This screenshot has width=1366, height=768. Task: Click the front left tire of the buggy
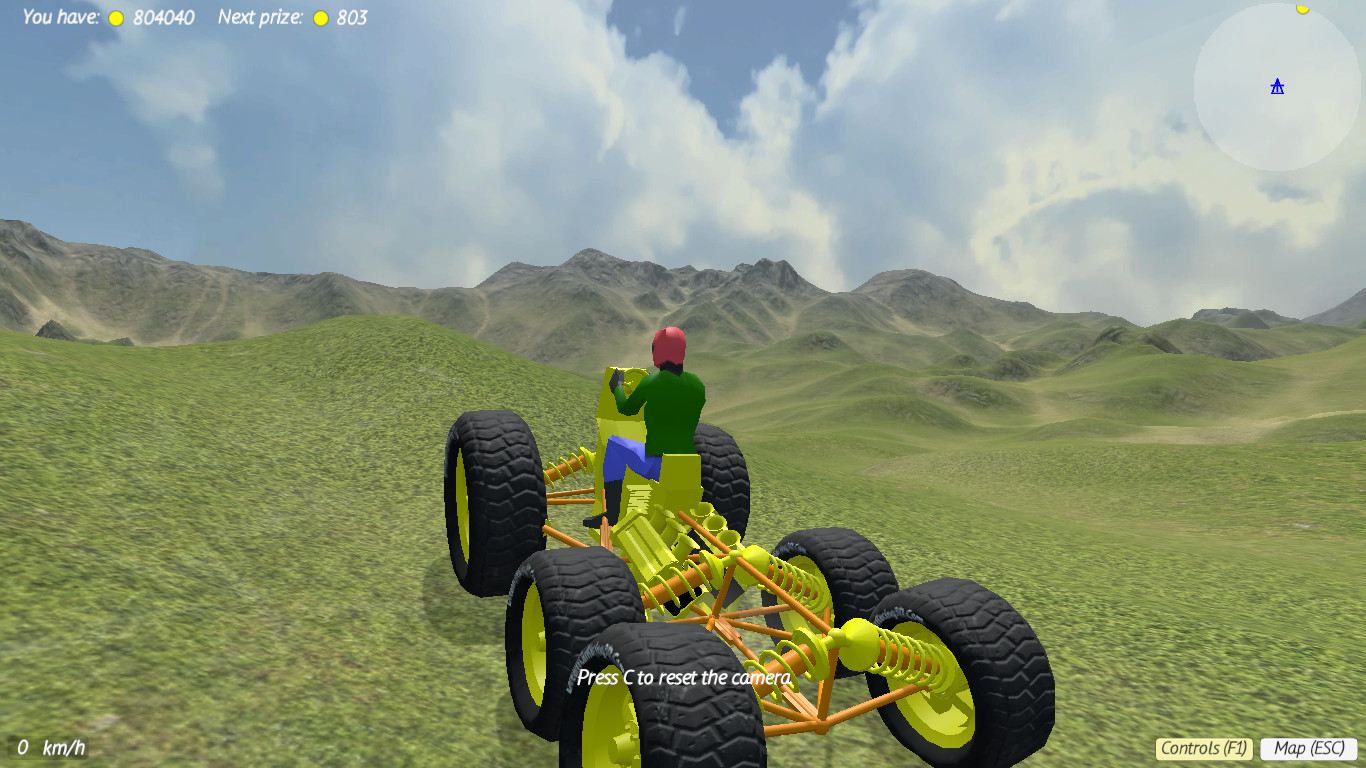point(500,500)
